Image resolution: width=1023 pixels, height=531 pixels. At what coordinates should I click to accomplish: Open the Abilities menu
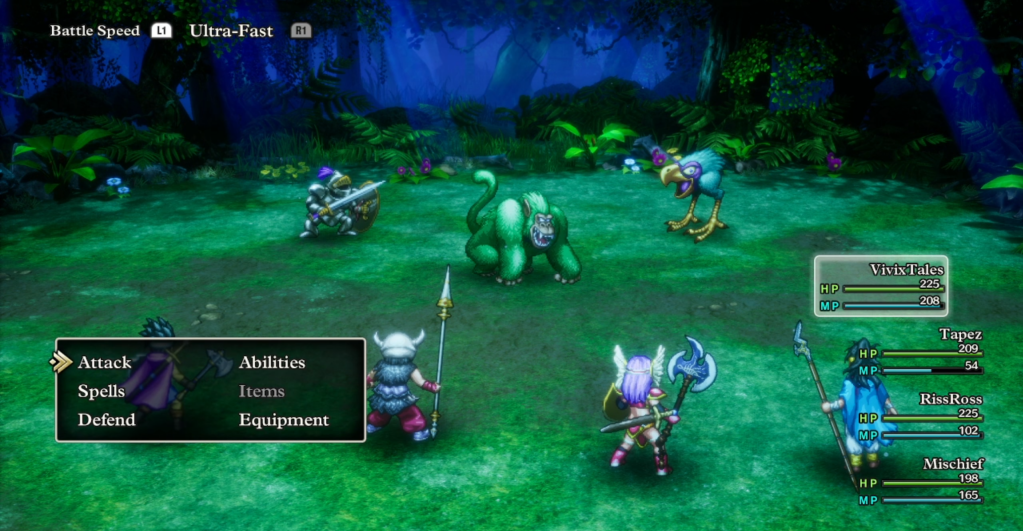point(272,362)
